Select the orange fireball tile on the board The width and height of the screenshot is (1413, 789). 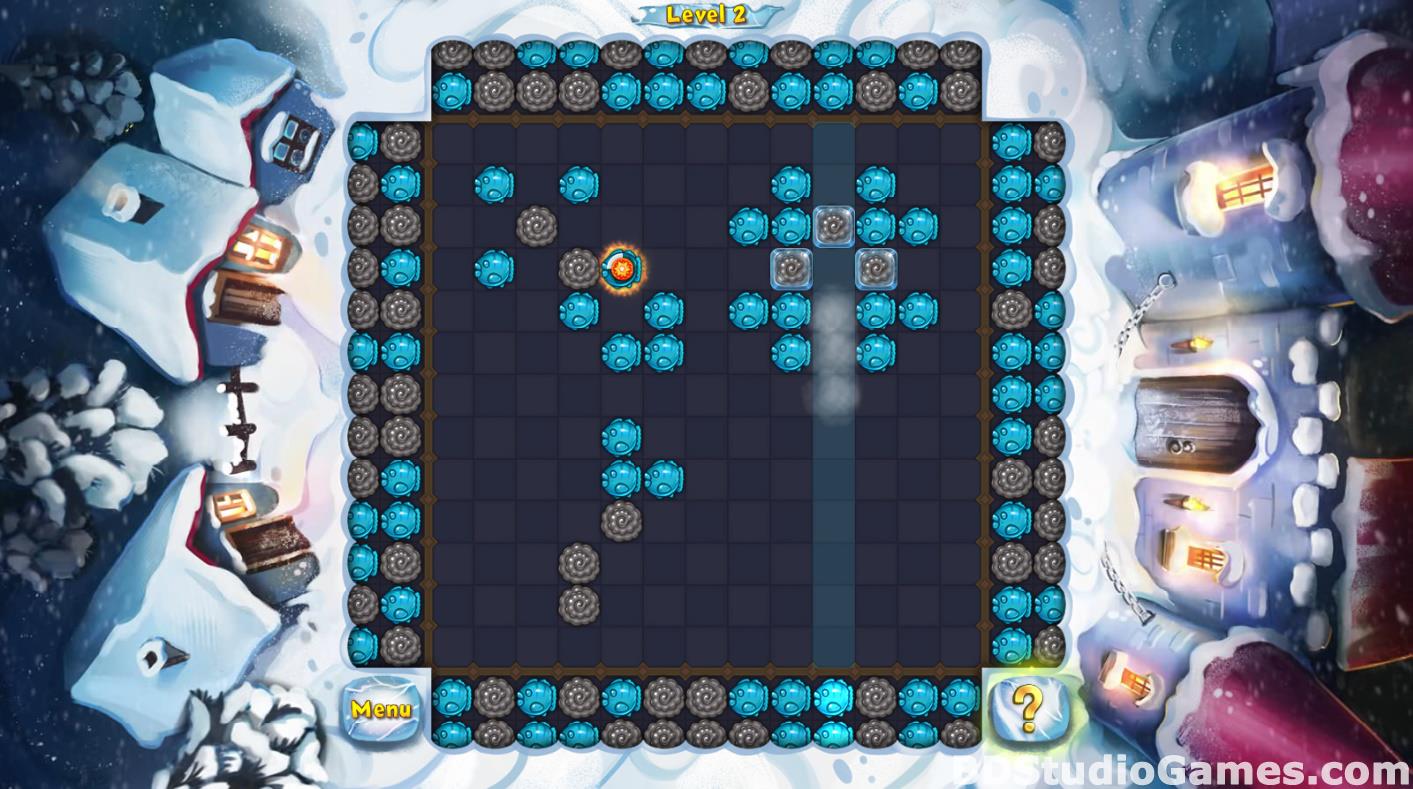pos(621,268)
